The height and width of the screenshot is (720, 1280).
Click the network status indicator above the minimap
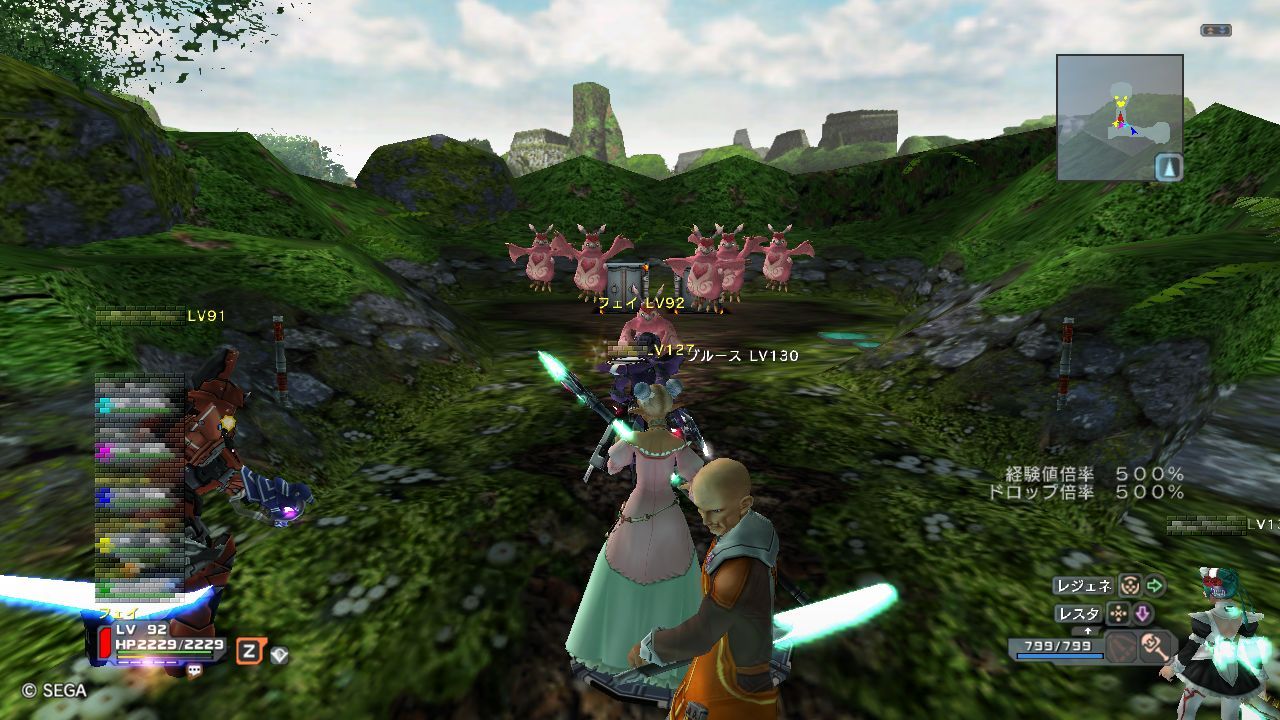(1215, 30)
